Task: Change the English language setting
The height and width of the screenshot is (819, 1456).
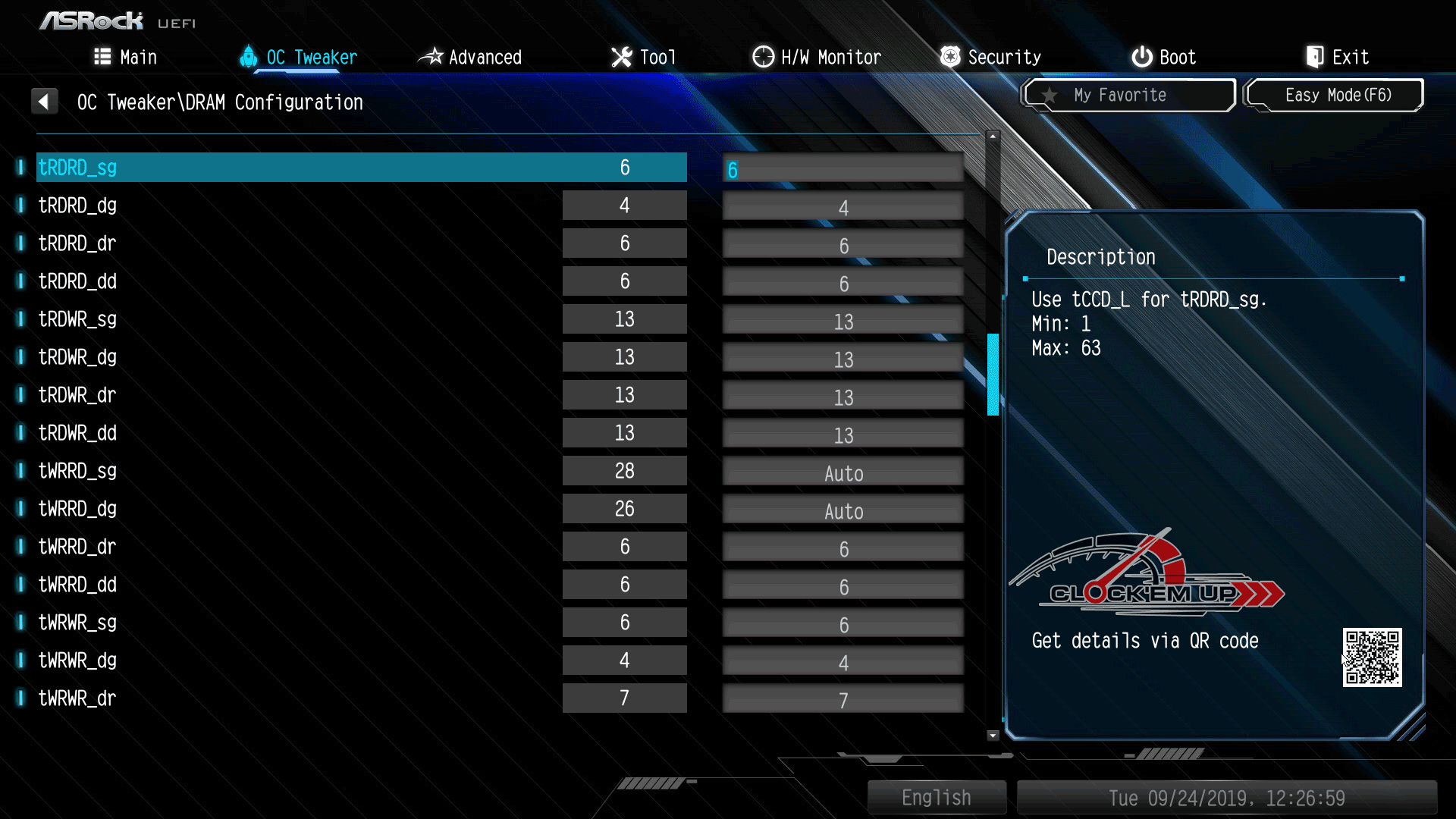Action: [936, 798]
